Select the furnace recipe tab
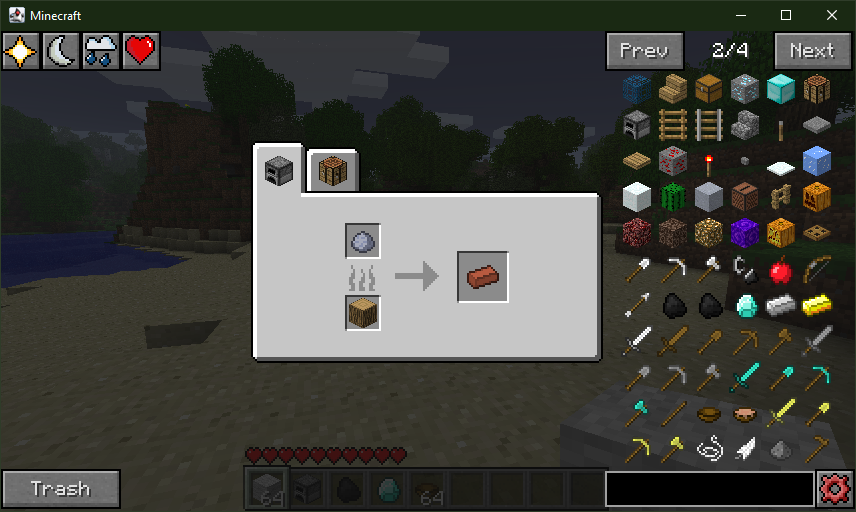Screen dimensions: 856x512 coord(278,172)
